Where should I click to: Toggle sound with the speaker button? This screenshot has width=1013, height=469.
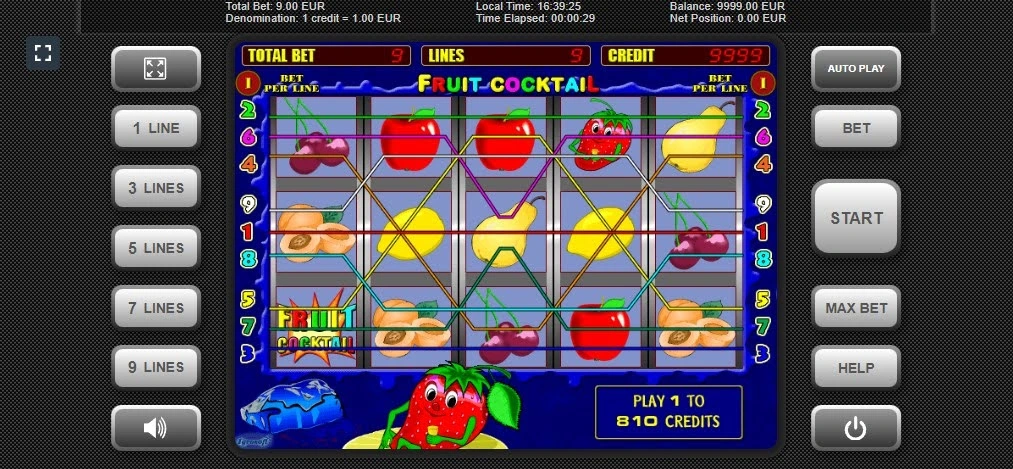pyautogui.click(x=156, y=428)
